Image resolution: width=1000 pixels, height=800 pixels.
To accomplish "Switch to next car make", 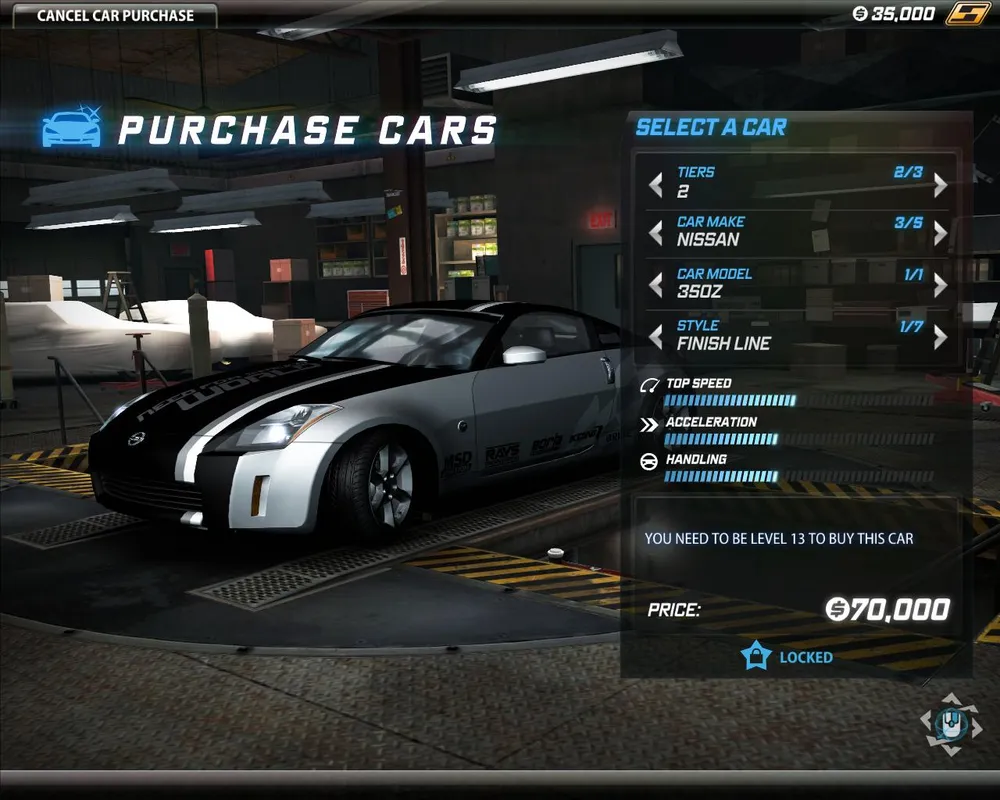I will [940, 233].
